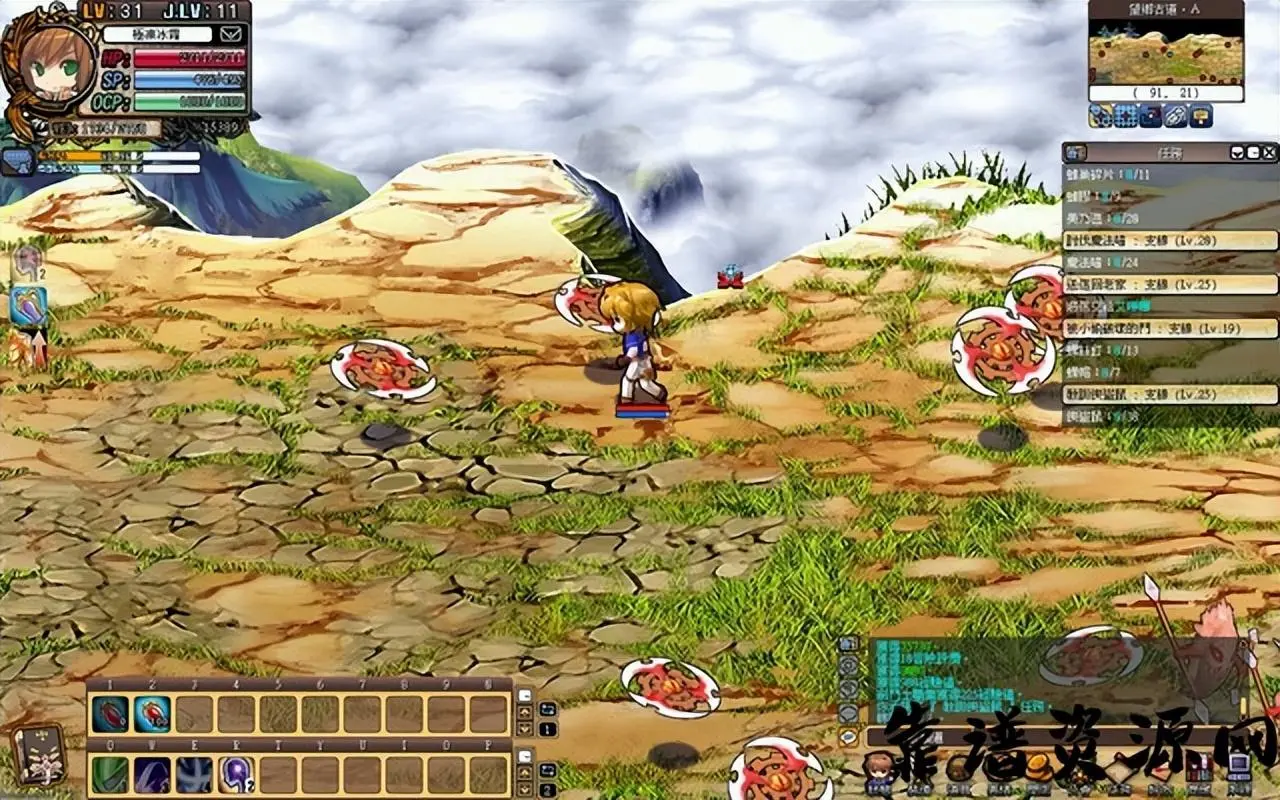
Task: Click the staff buff icon on left
Action: pos(27,306)
